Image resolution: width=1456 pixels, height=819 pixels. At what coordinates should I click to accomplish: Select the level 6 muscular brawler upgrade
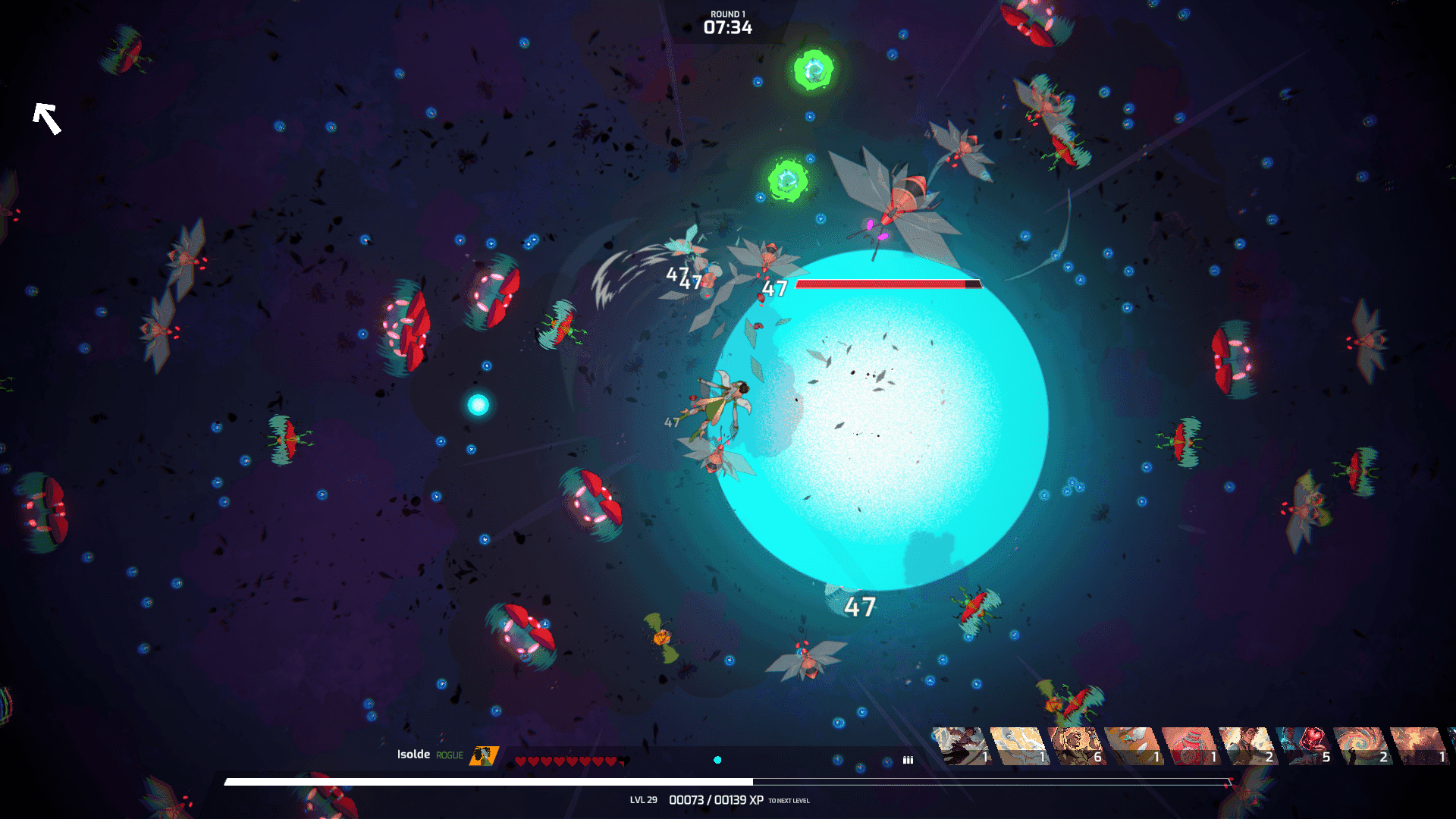point(1076,746)
